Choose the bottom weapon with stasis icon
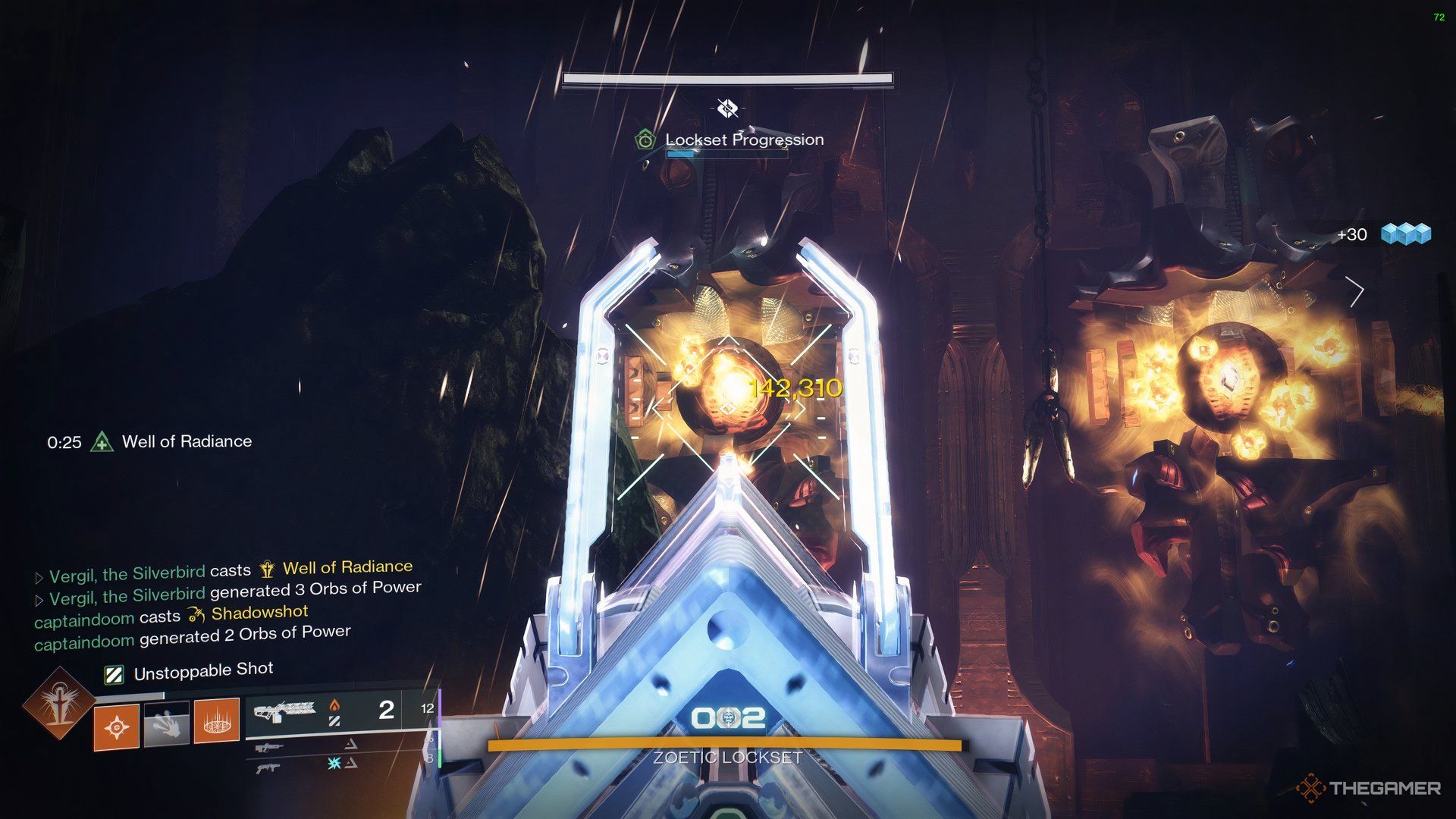 point(271,767)
